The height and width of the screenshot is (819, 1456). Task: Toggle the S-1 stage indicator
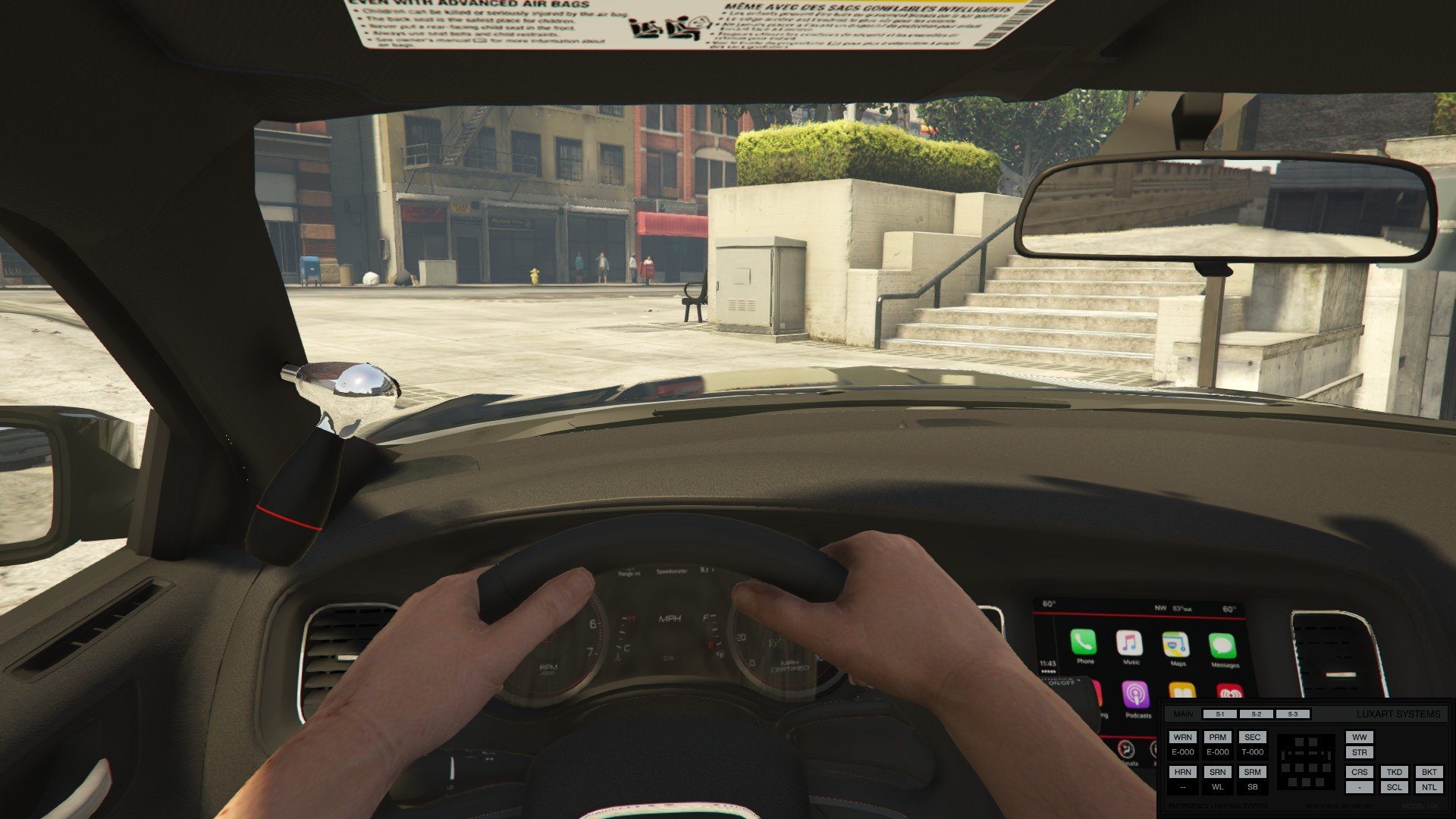point(1219,714)
